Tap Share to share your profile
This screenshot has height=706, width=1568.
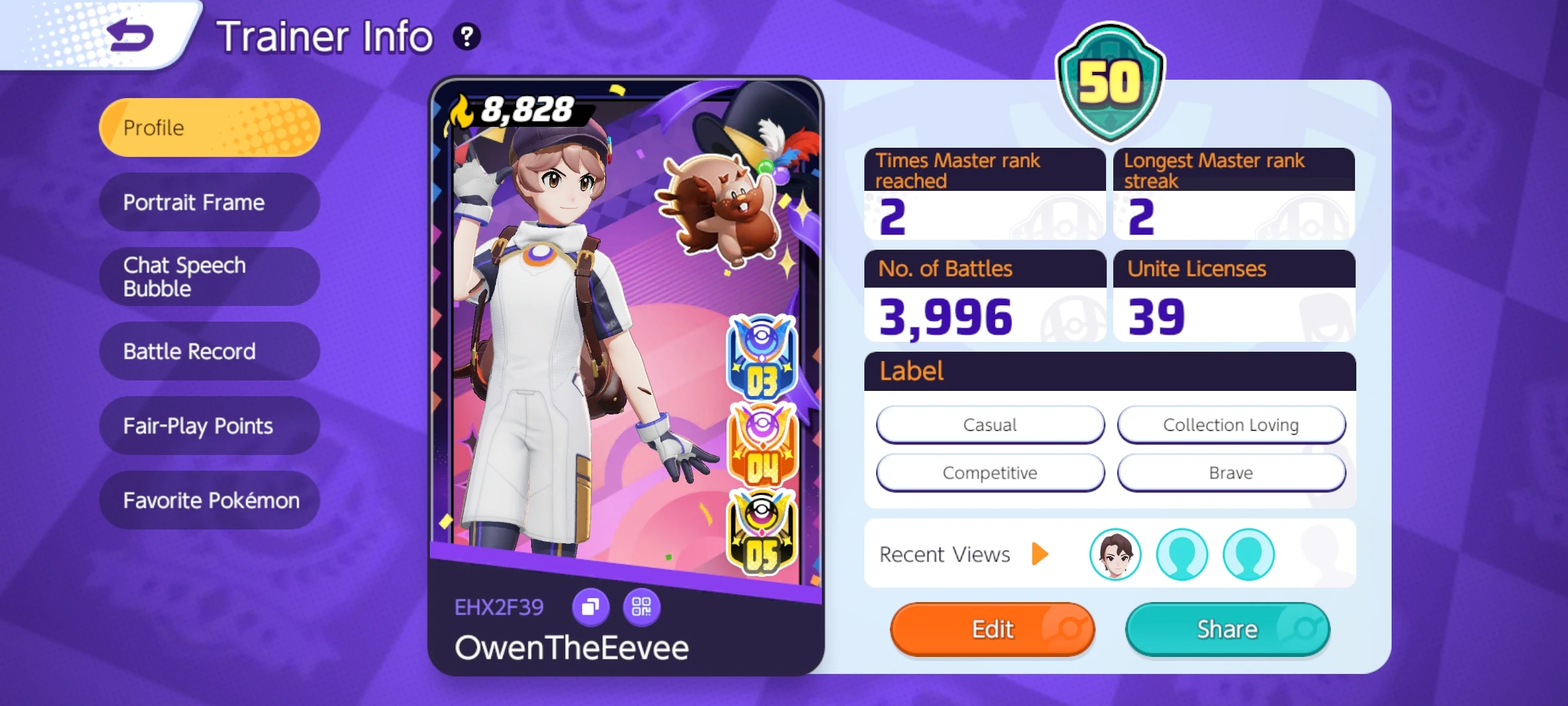coord(1226,628)
